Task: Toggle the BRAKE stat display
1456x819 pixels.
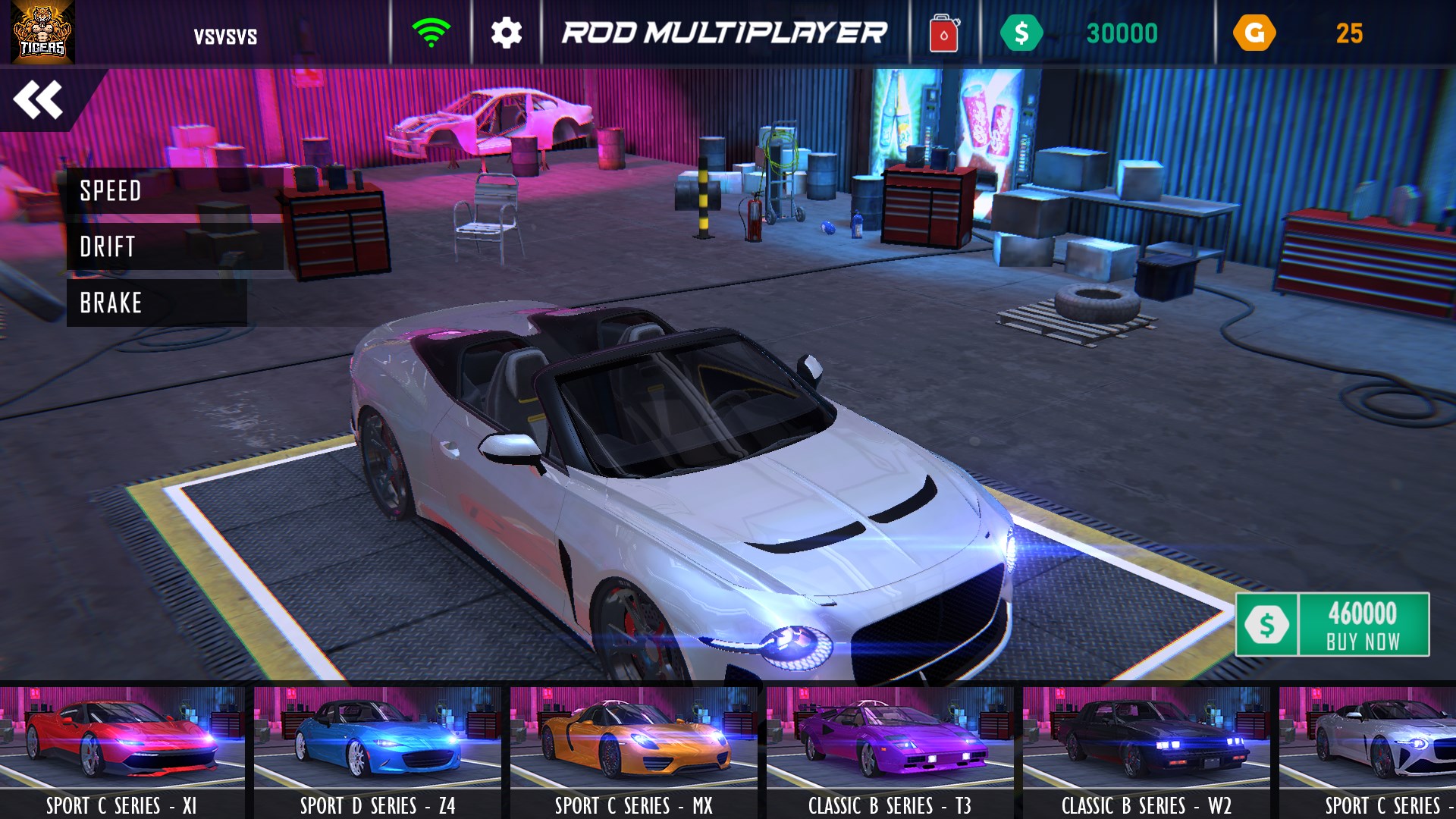Action: coord(109,303)
